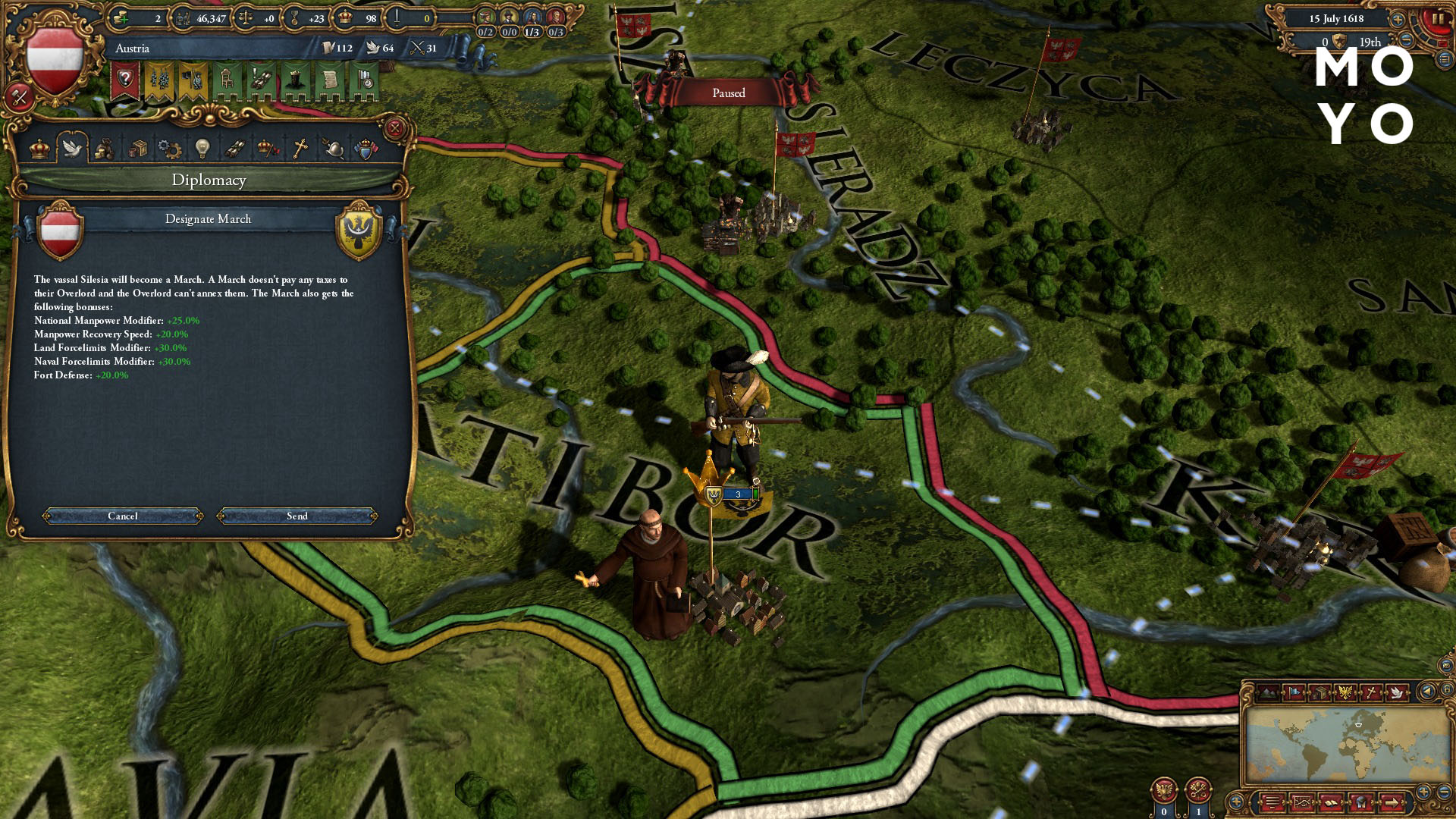Open the Ideas light bulb tab
Viewport: 1456px width, 819px height.
click(202, 148)
